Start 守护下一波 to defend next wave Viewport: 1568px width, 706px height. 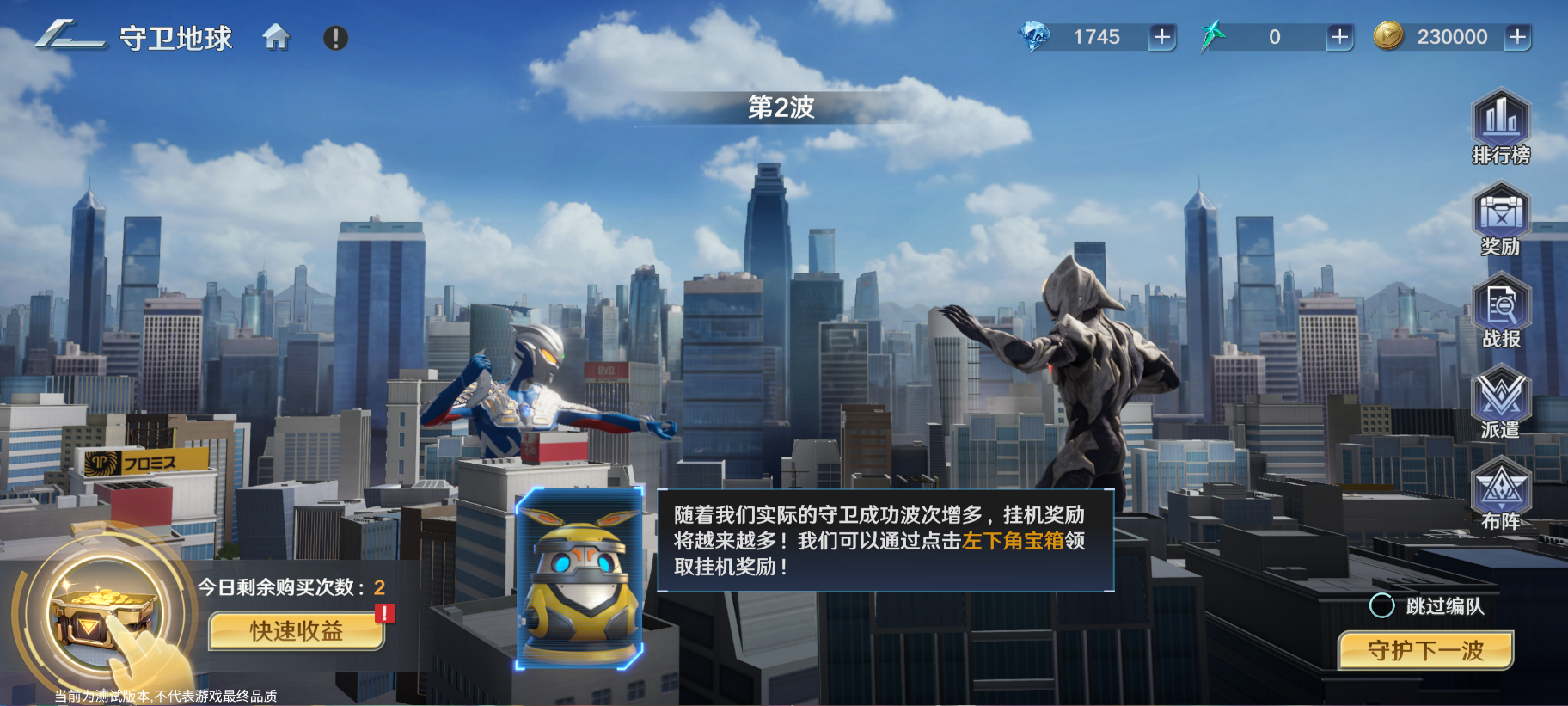(1425, 652)
